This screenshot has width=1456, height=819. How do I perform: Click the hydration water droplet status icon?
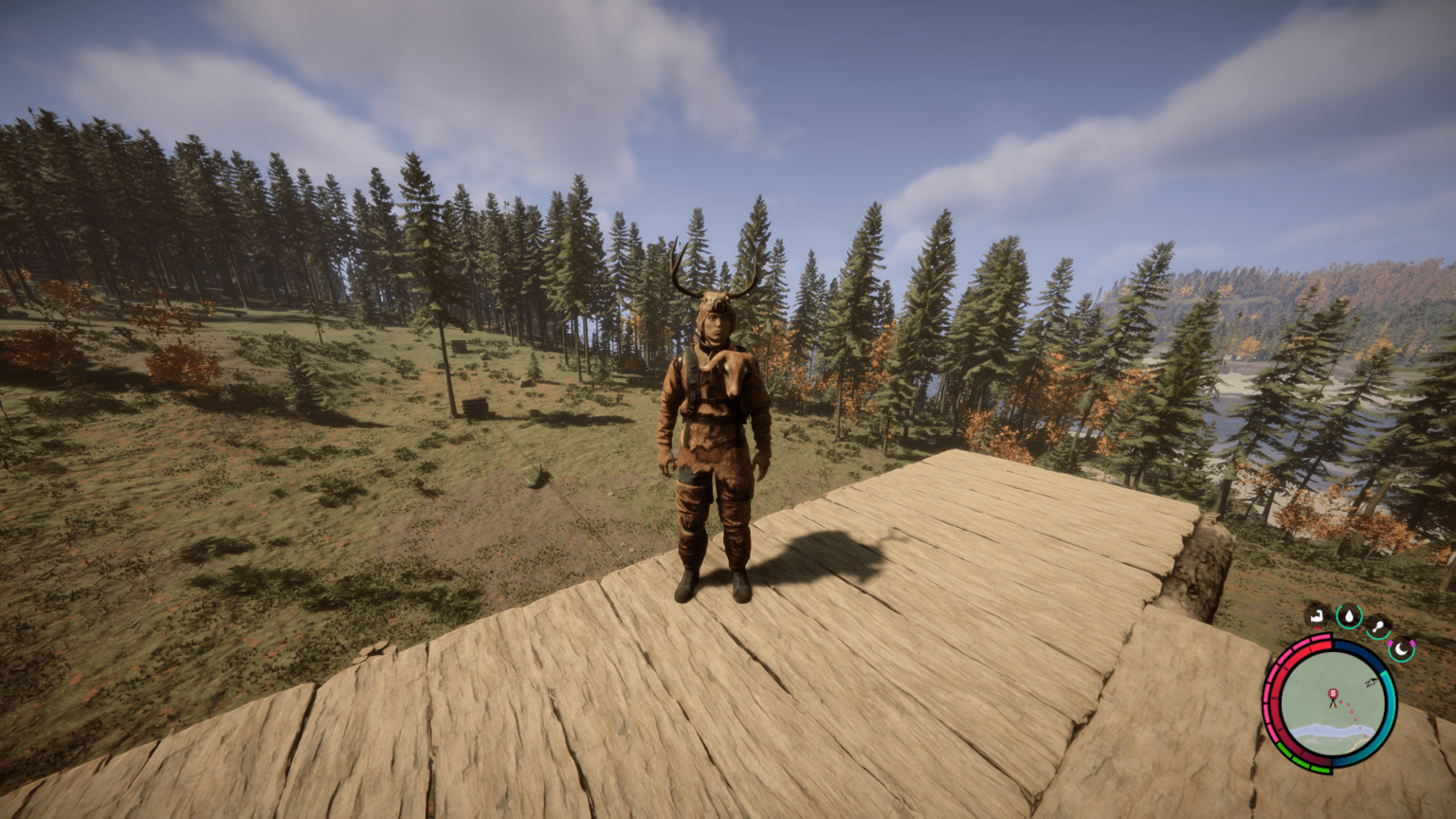tap(1349, 616)
